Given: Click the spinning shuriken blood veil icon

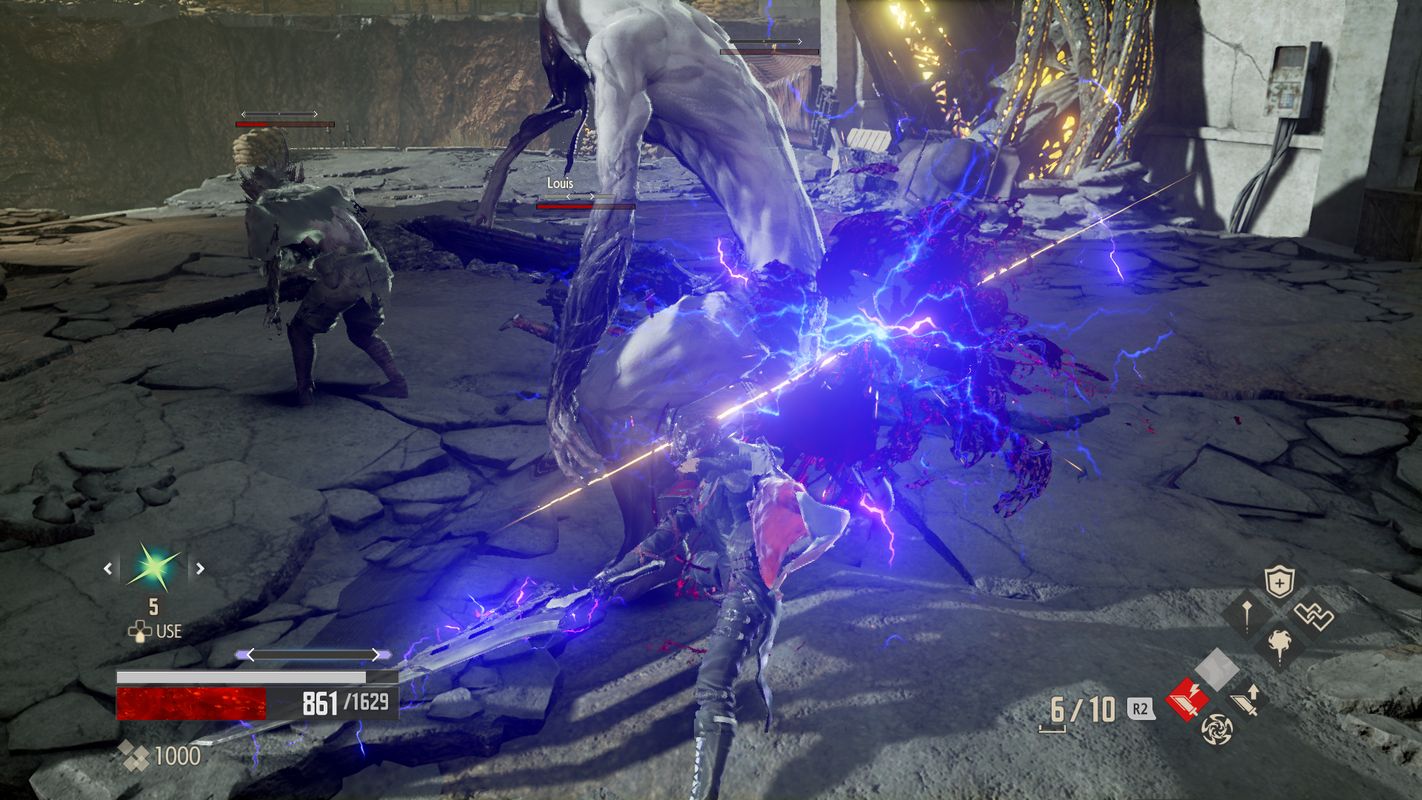Looking at the screenshot, I should pos(1217,728).
